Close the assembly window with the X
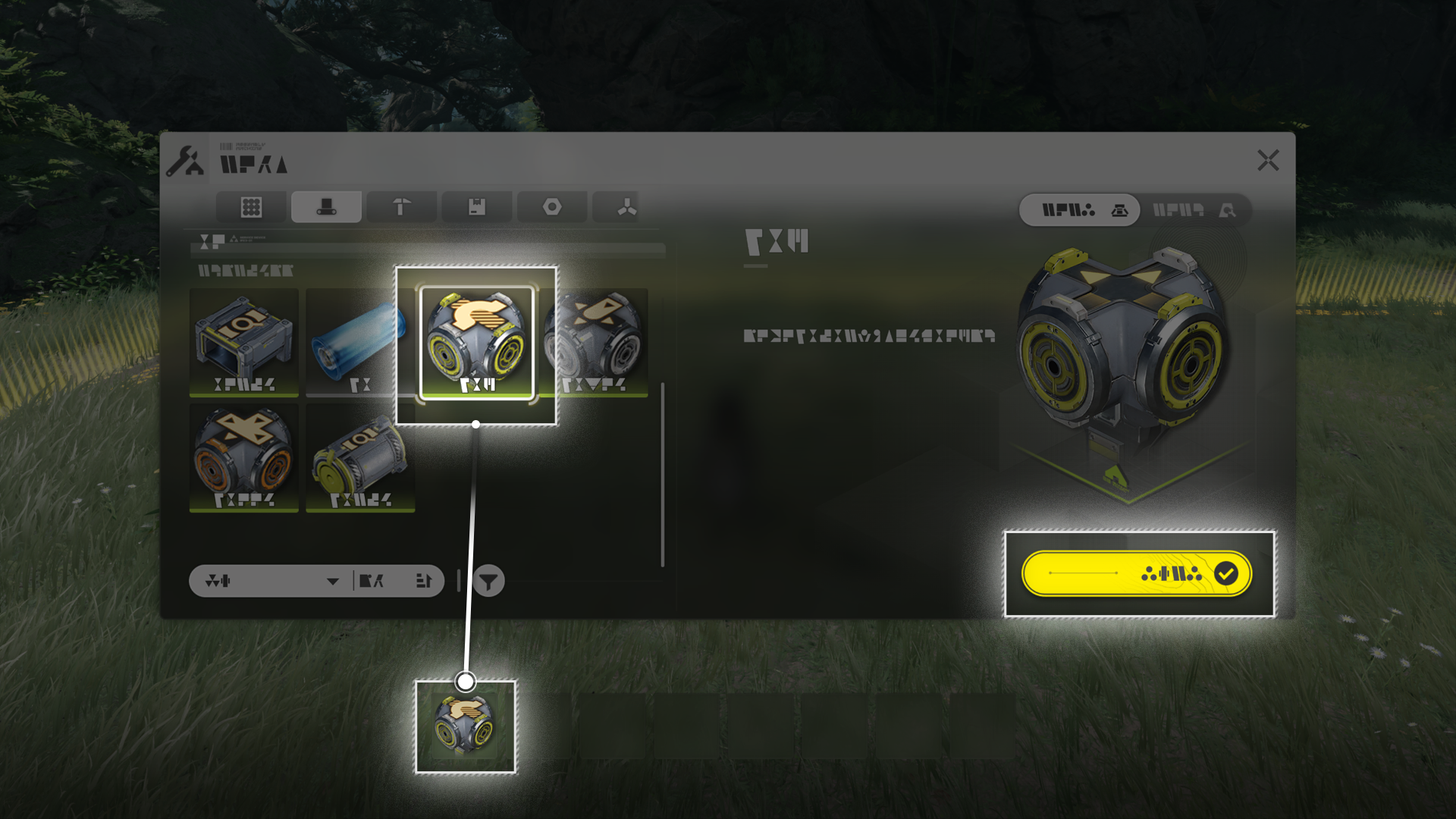 pos(1268,160)
